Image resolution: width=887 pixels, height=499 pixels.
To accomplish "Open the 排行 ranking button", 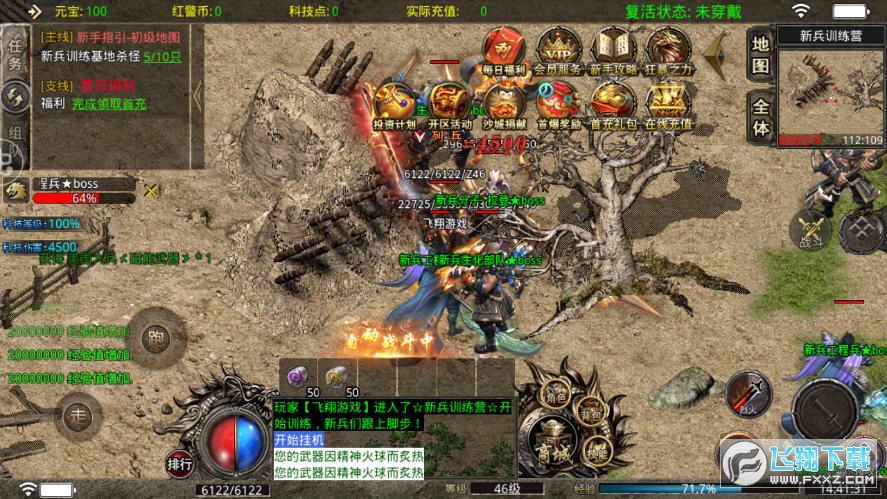I will (x=180, y=463).
